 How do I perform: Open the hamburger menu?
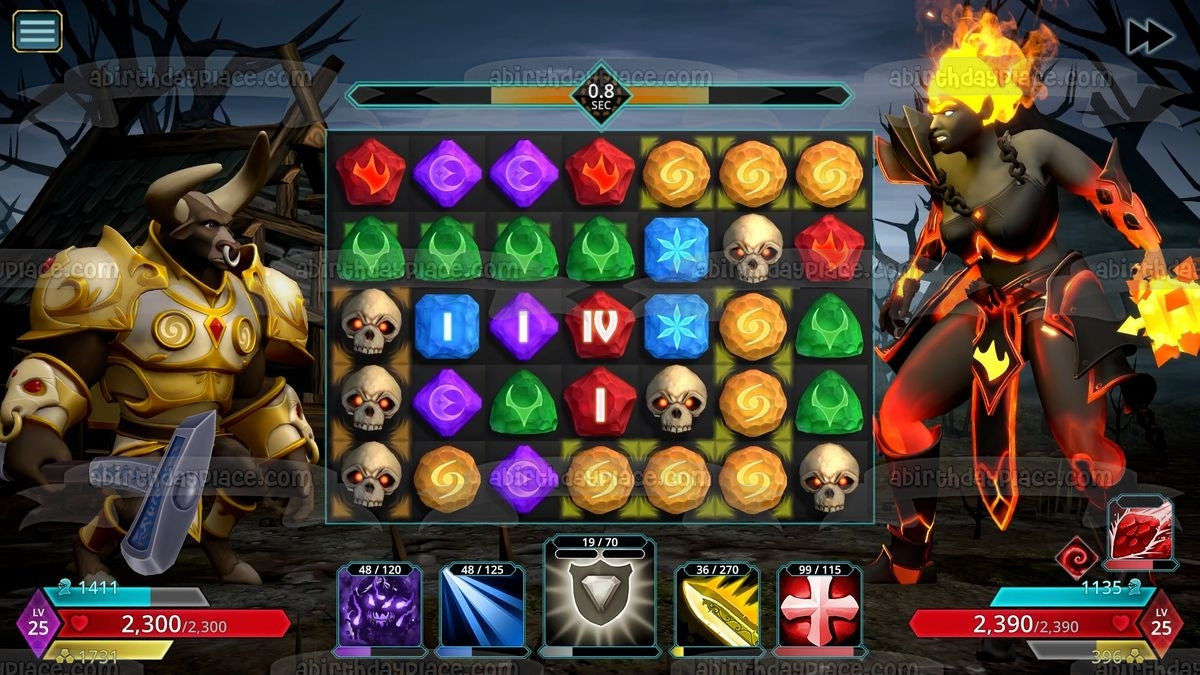click(37, 31)
